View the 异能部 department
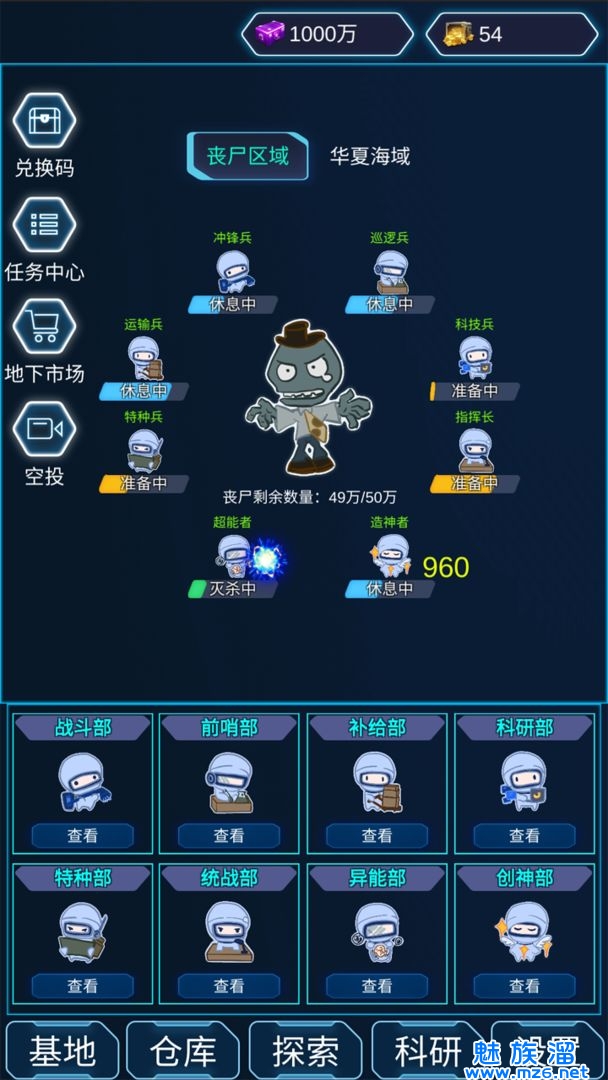 coord(377,985)
